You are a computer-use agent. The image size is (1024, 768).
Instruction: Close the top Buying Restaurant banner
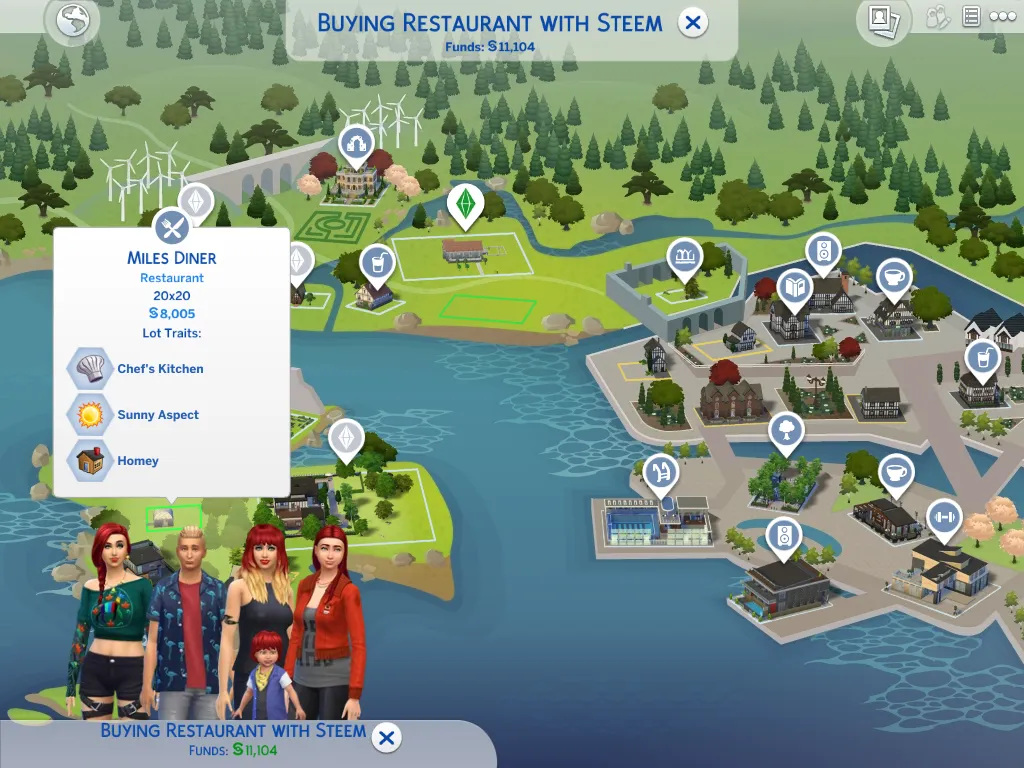(x=693, y=22)
